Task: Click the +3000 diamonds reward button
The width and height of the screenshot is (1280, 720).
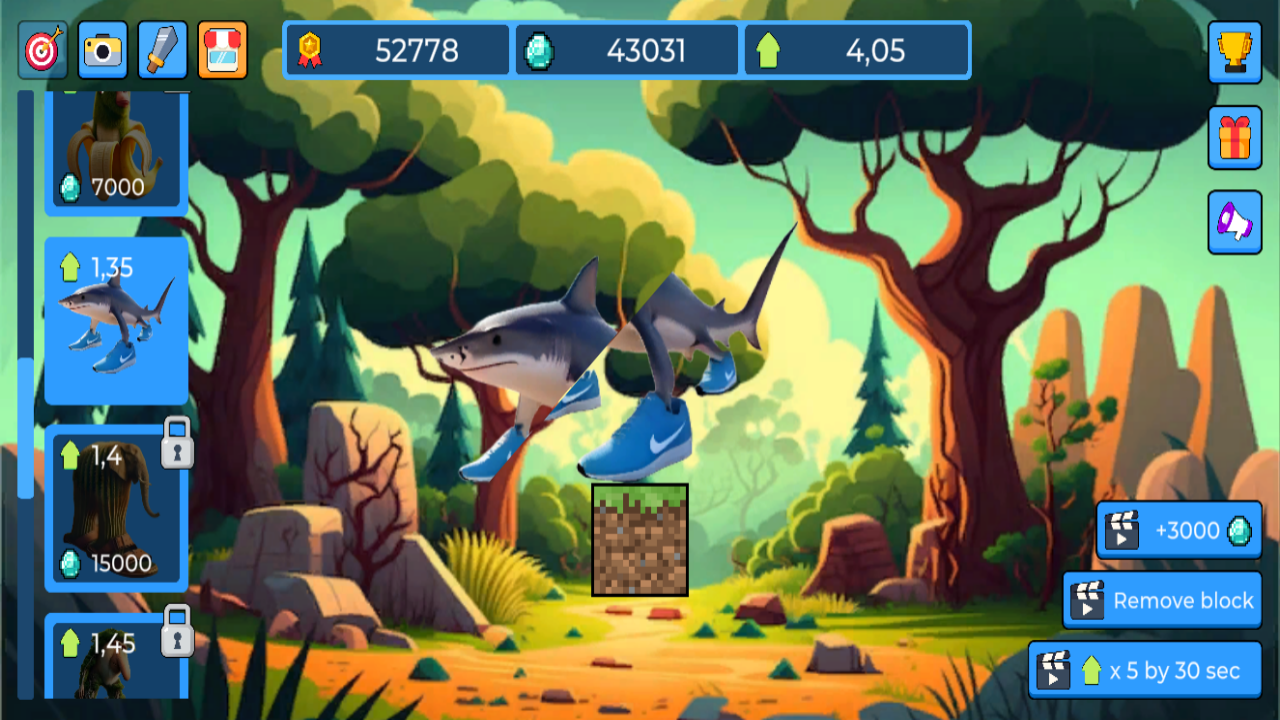Action: [1178, 531]
